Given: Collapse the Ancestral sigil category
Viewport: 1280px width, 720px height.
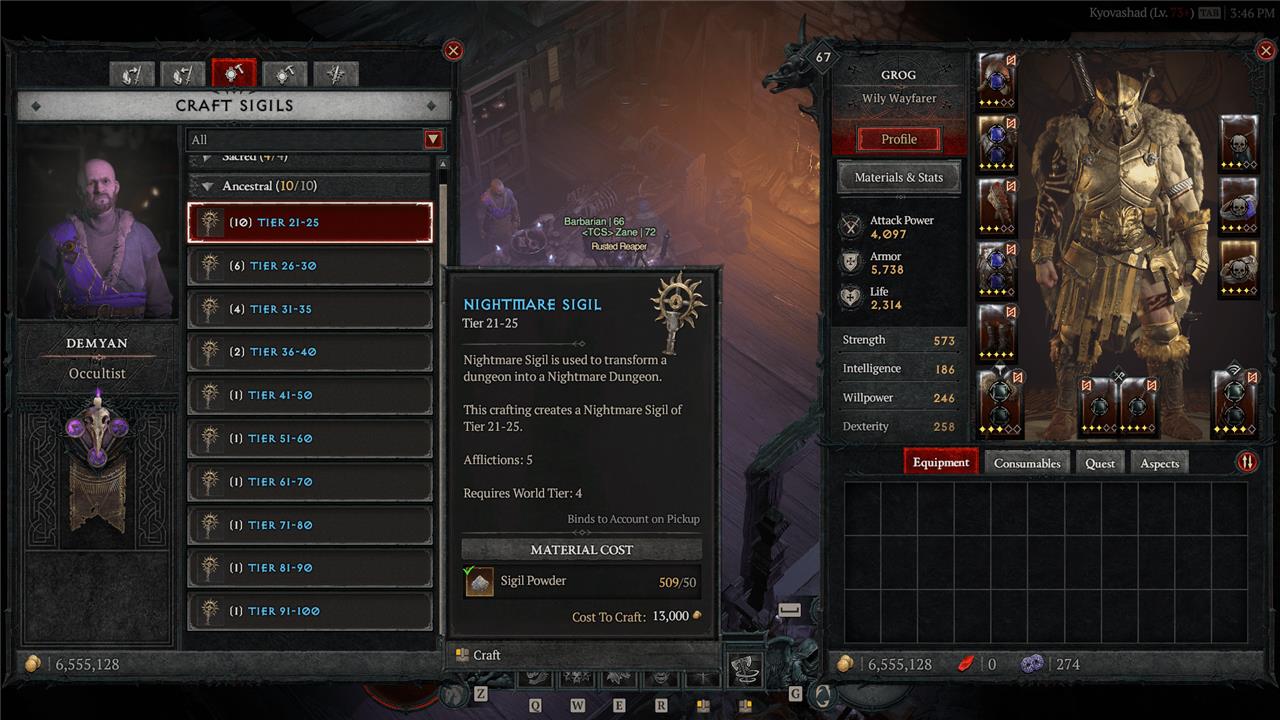Looking at the screenshot, I should pos(208,186).
